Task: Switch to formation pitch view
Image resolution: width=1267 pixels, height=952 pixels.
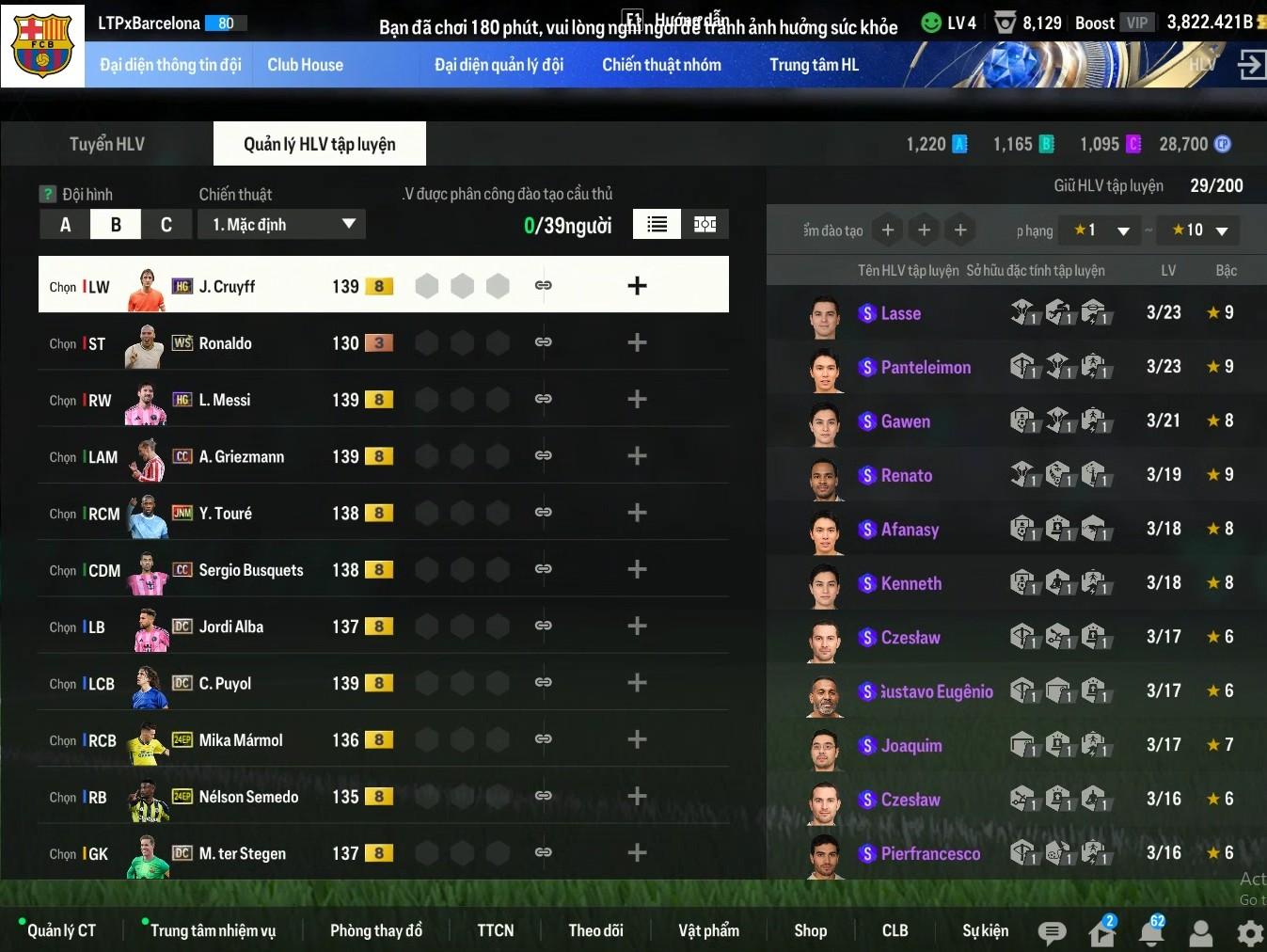Action: click(x=705, y=224)
